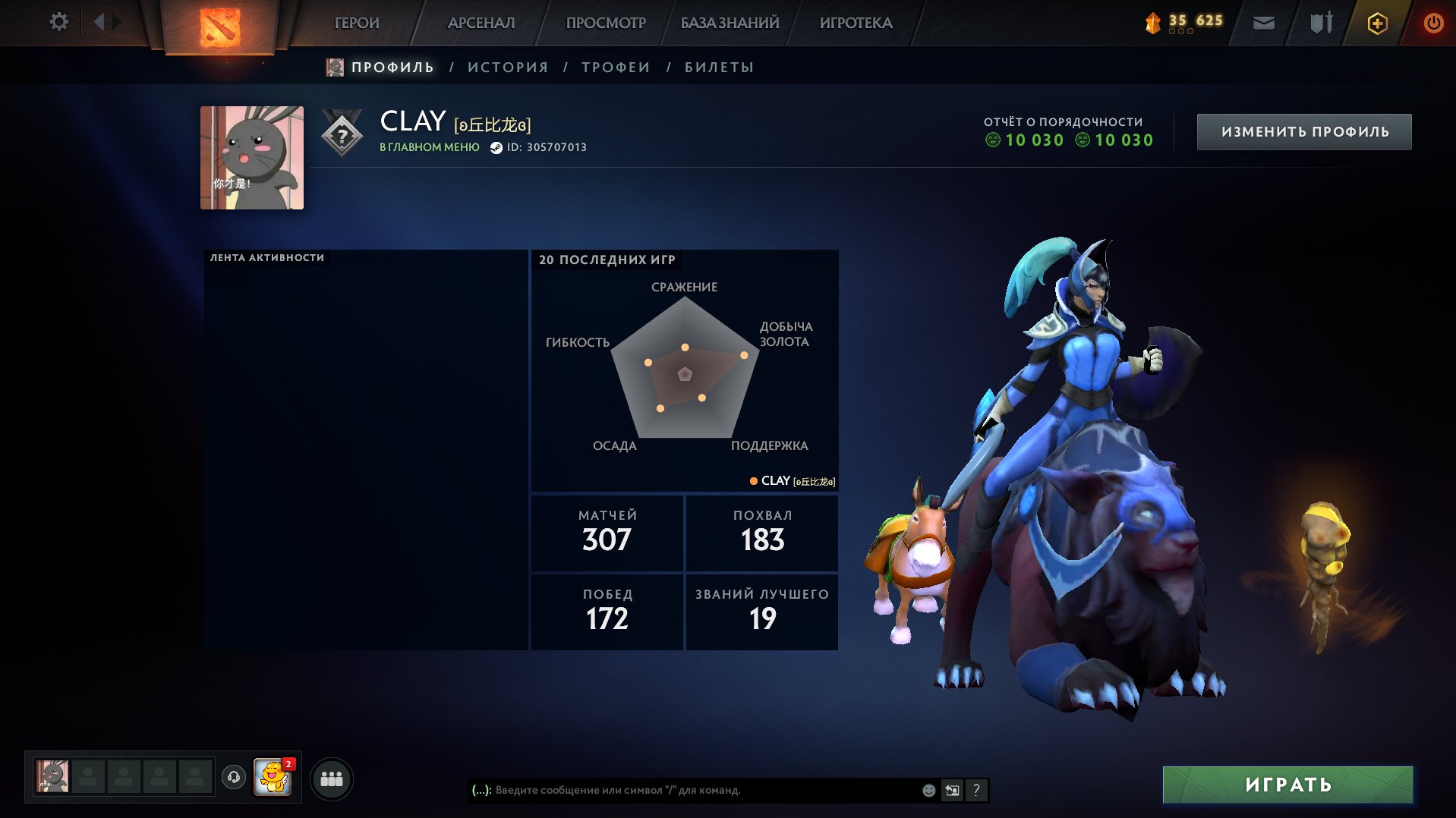The height and width of the screenshot is (818, 1456).
Task: Open the emoticon picker in the chat bar
Action: click(927, 790)
